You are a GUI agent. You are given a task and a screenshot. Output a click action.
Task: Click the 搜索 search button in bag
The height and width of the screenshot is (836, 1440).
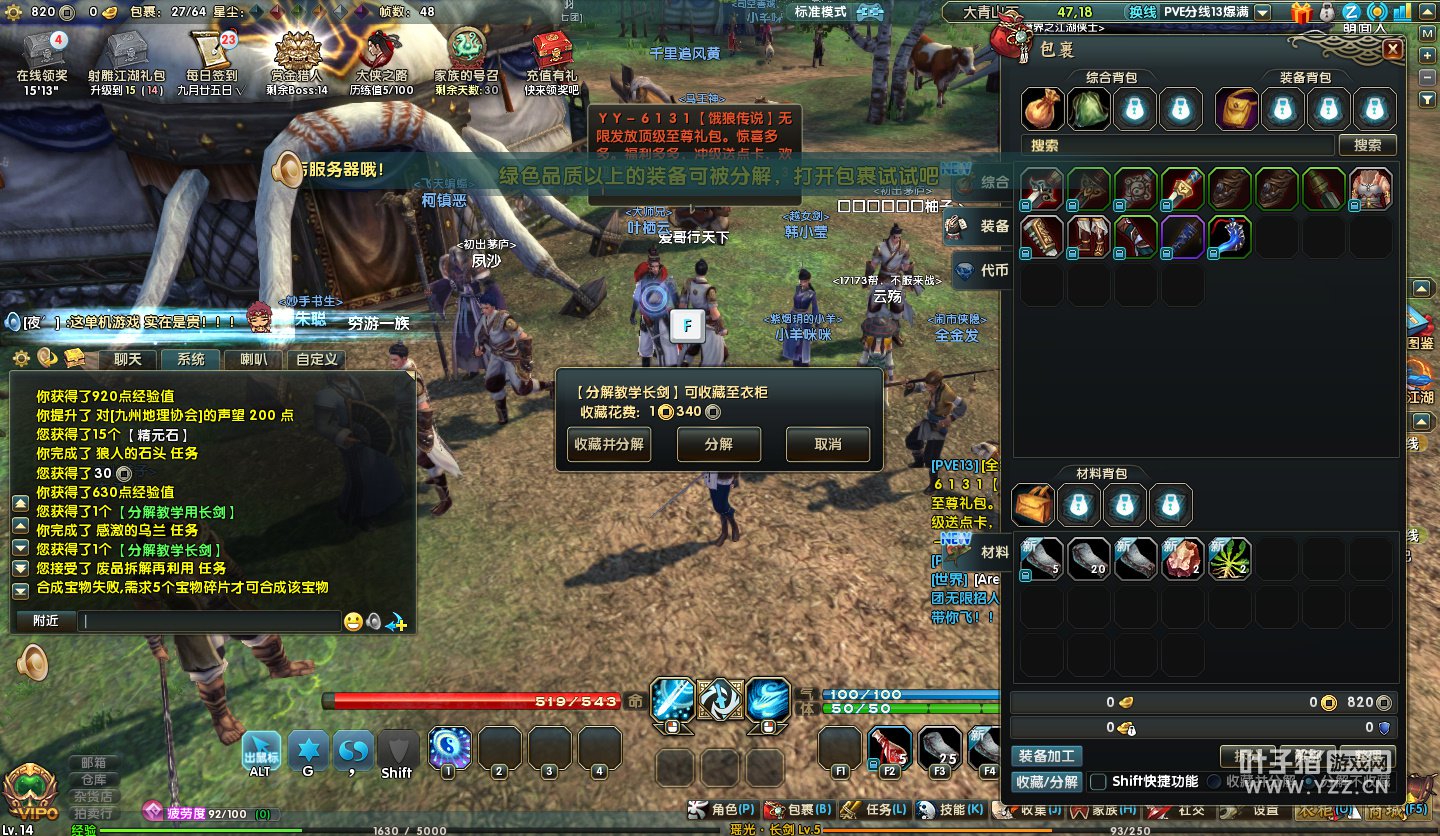click(x=1367, y=145)
